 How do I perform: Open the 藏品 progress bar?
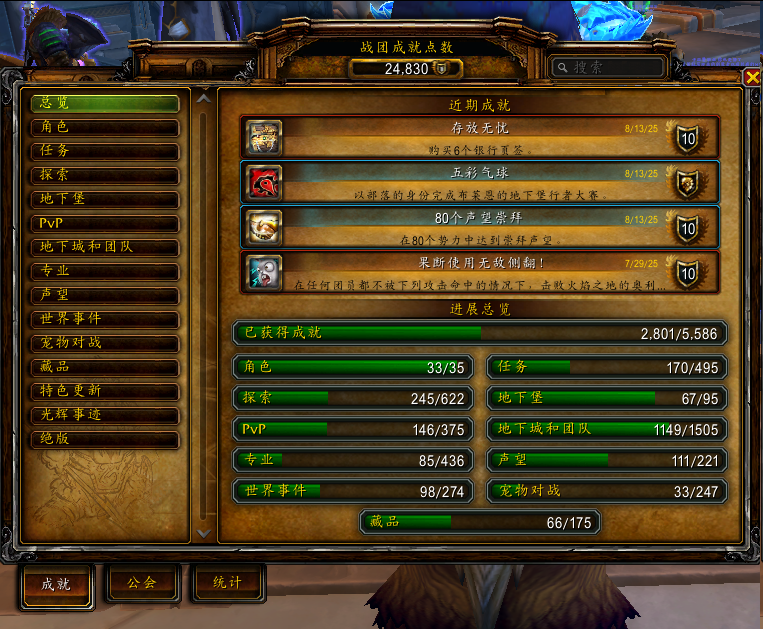pos(479,522)
